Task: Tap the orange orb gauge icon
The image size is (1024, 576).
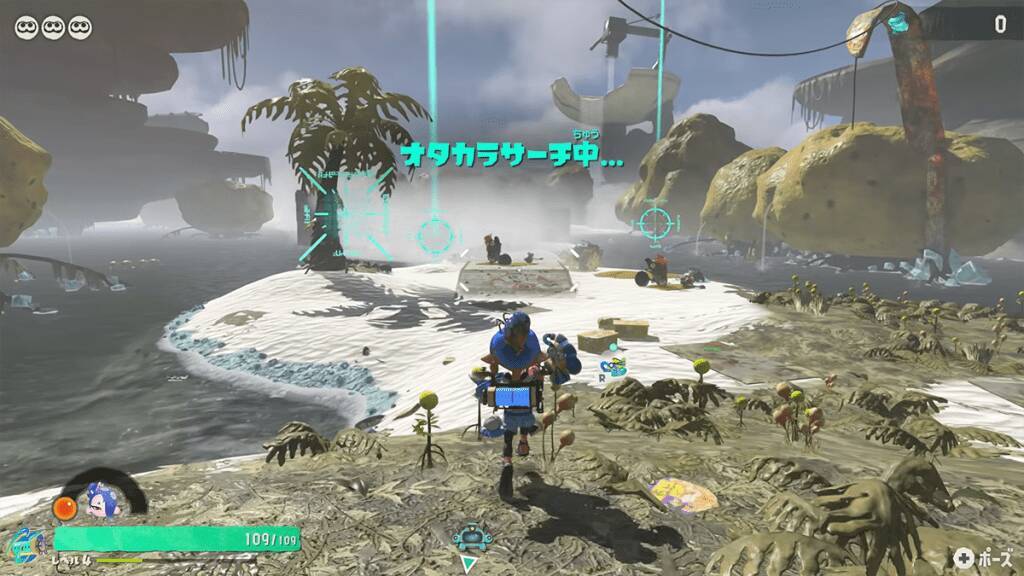Action: point(65,508)
